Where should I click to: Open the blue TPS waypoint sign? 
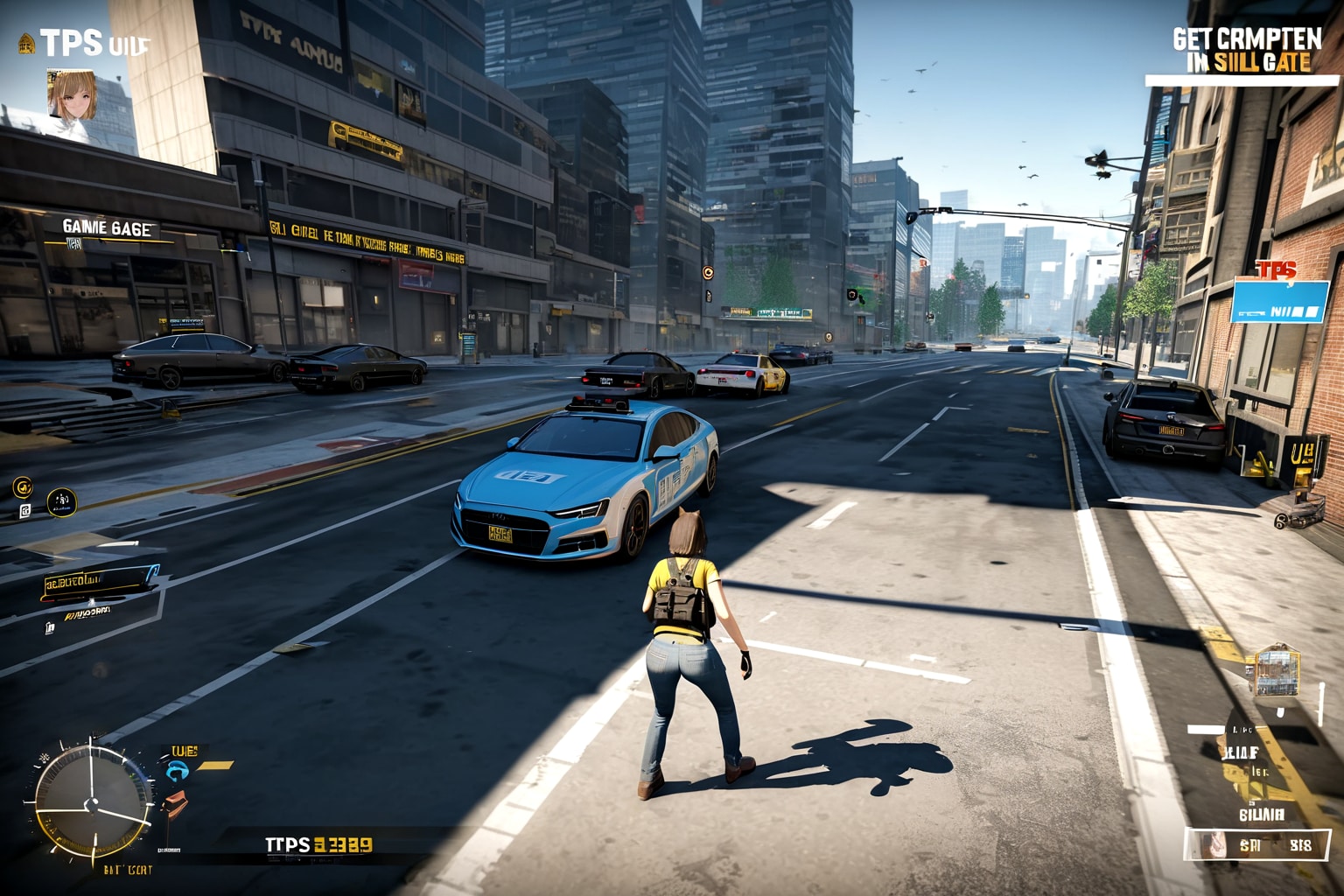[x=1279, y=300]
